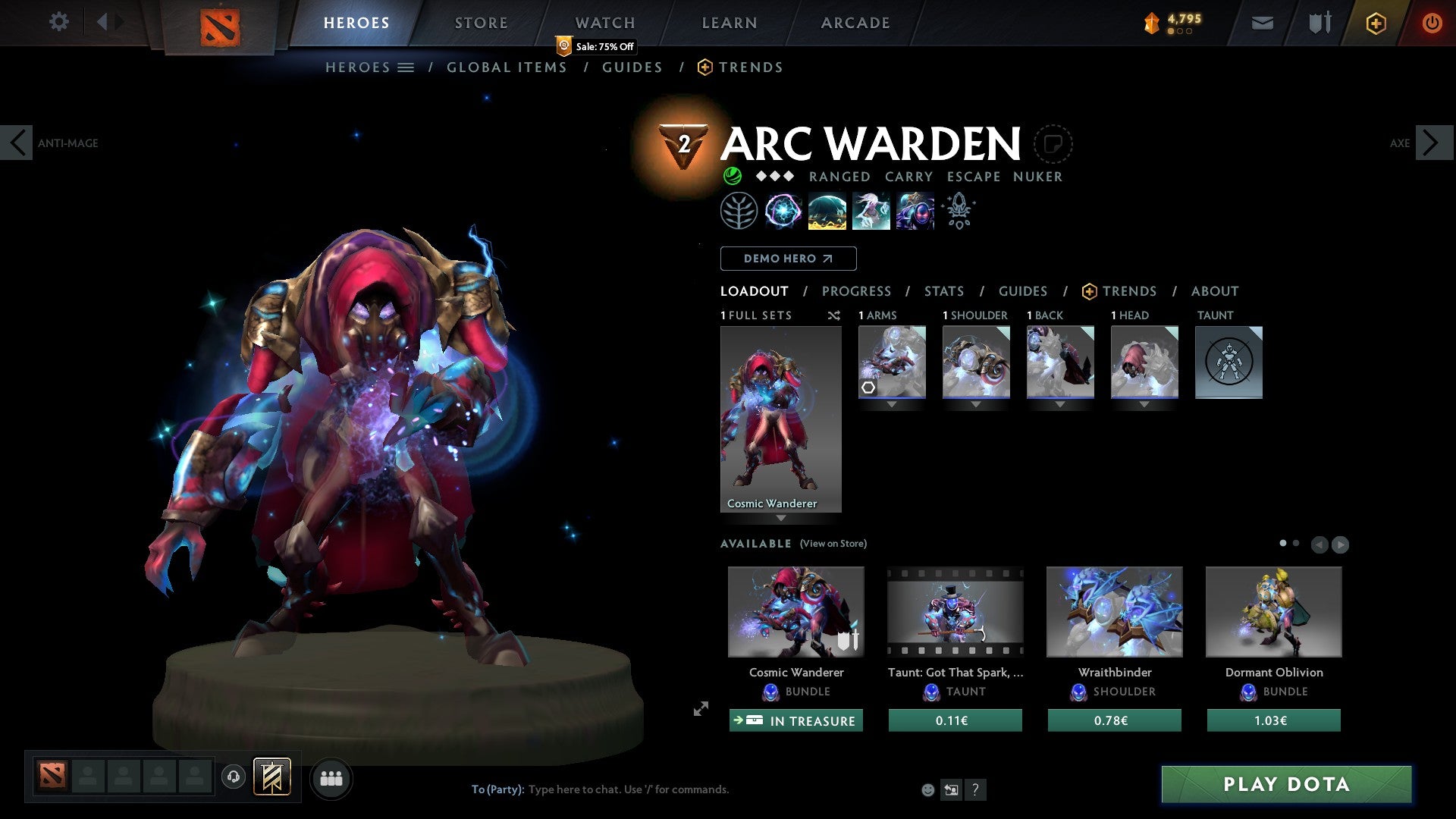Click the settings gear icon
Screen dimensions: 1456x819
point(58,21)
